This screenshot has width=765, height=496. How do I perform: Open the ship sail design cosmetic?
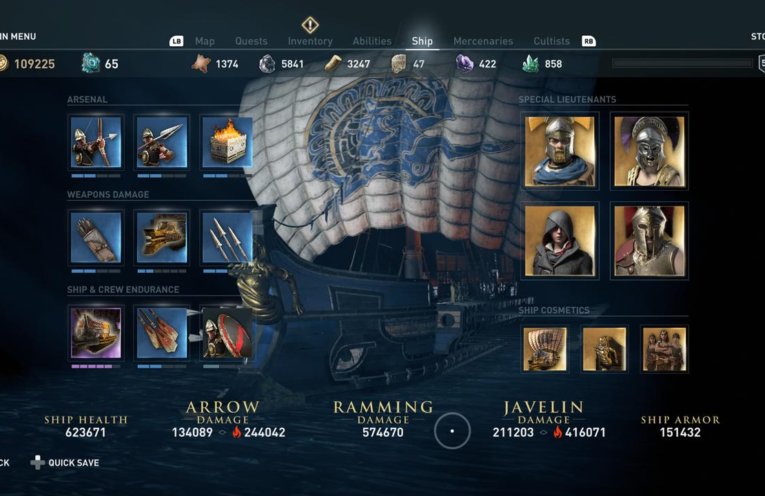click(x=545, y=349)
